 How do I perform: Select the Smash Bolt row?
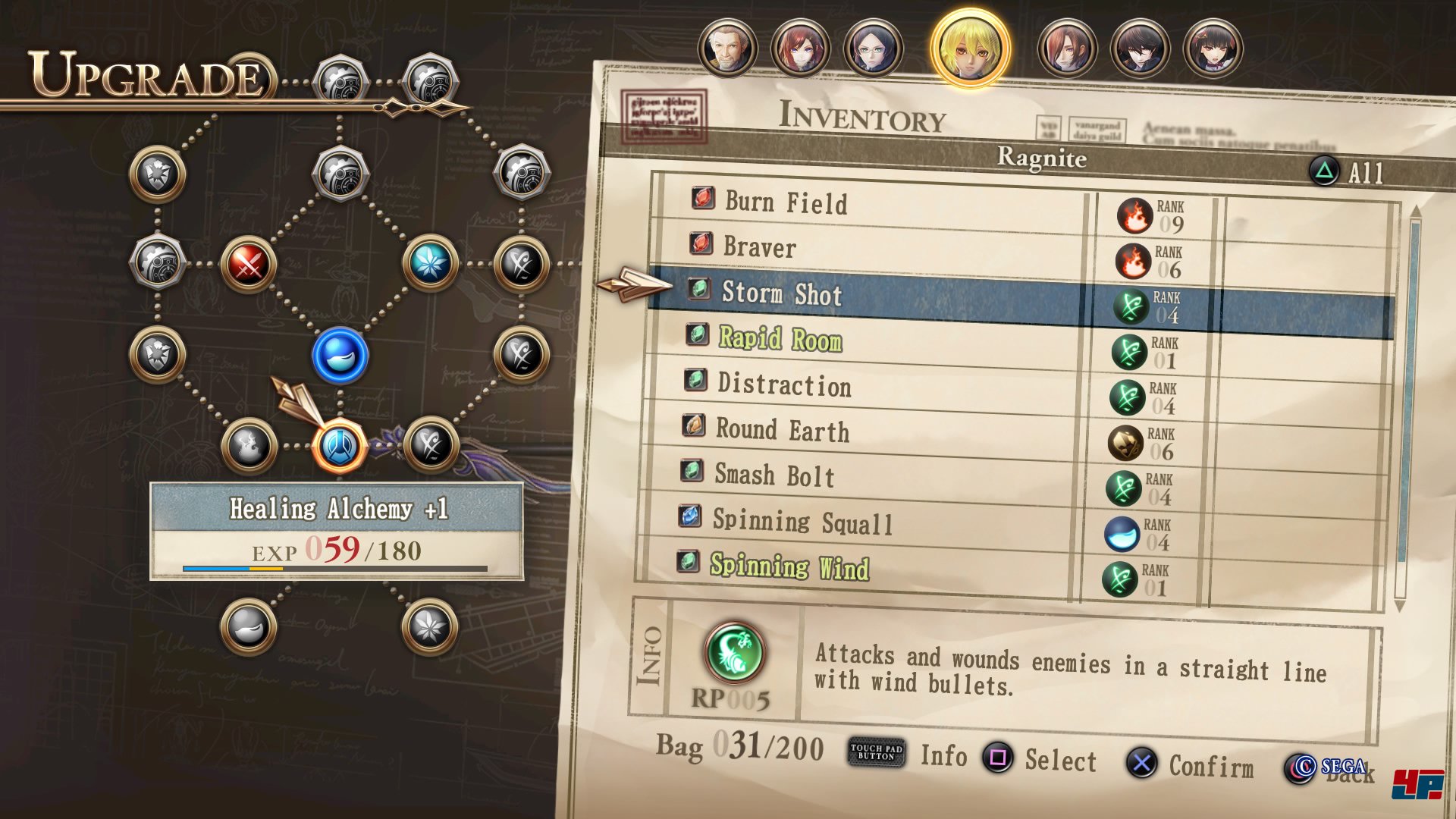(x=774, y=475)
